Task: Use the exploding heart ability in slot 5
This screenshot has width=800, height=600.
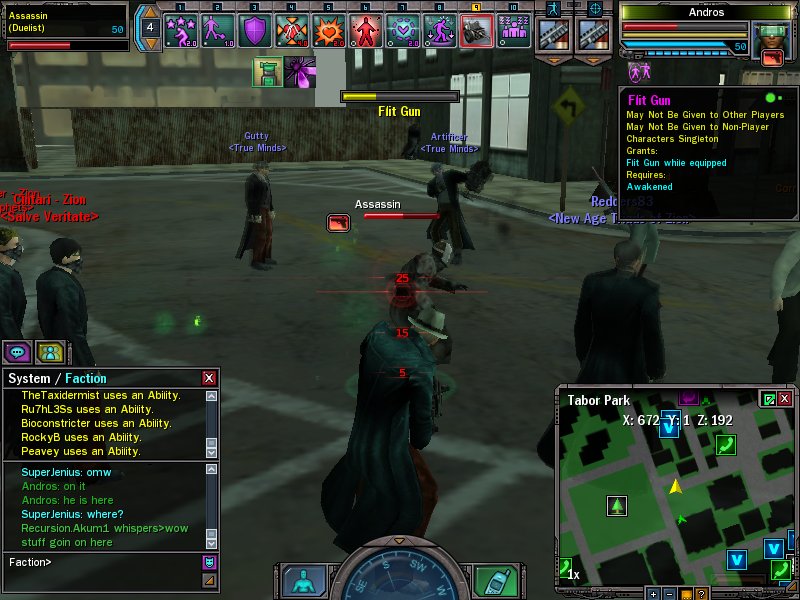Action: [328, 30]
